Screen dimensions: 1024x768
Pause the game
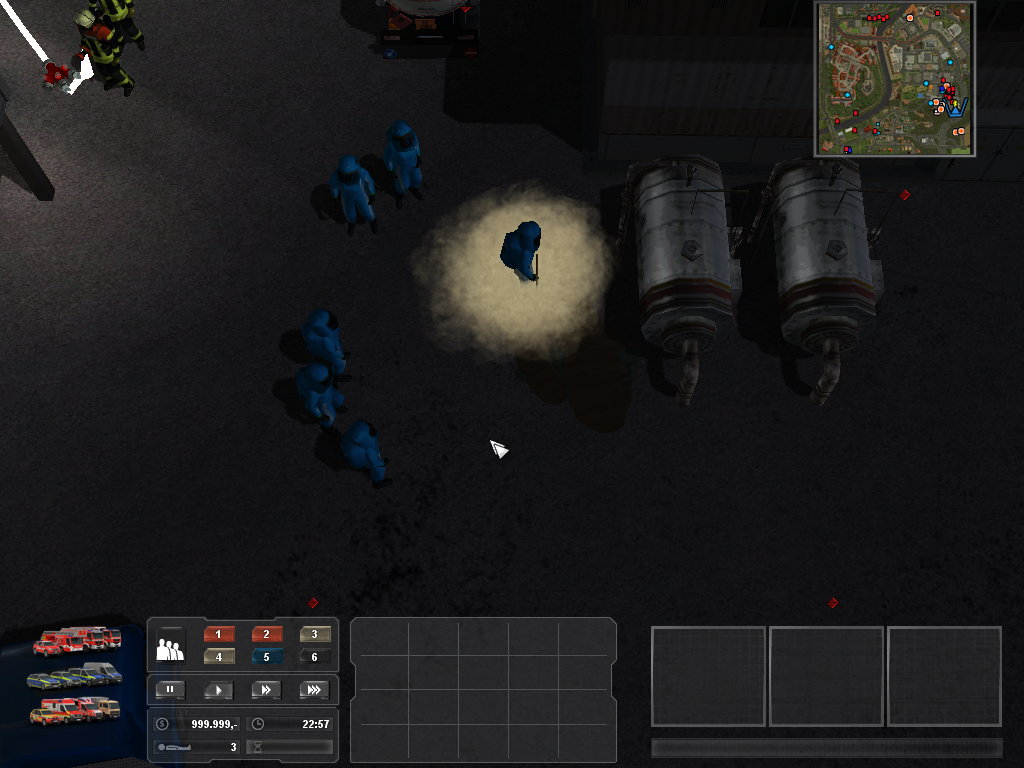[x=170, y=690]
